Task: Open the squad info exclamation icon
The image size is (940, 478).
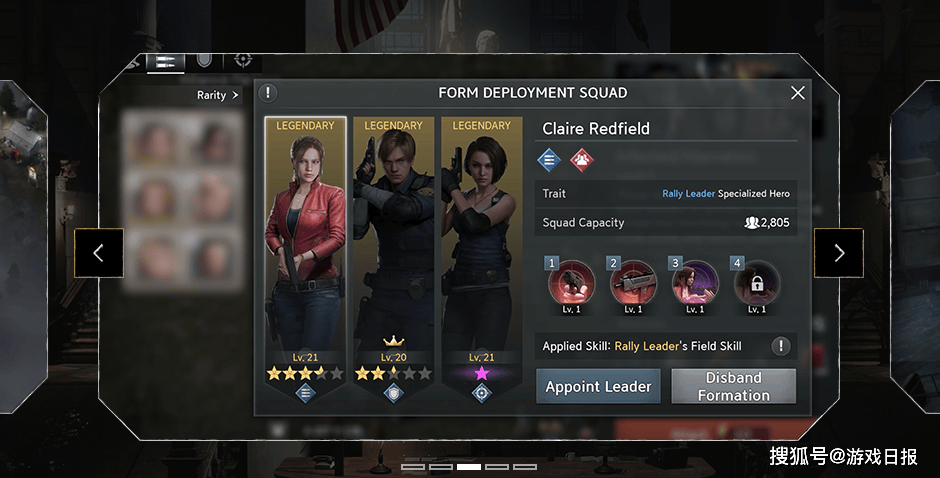Action: 268,93
